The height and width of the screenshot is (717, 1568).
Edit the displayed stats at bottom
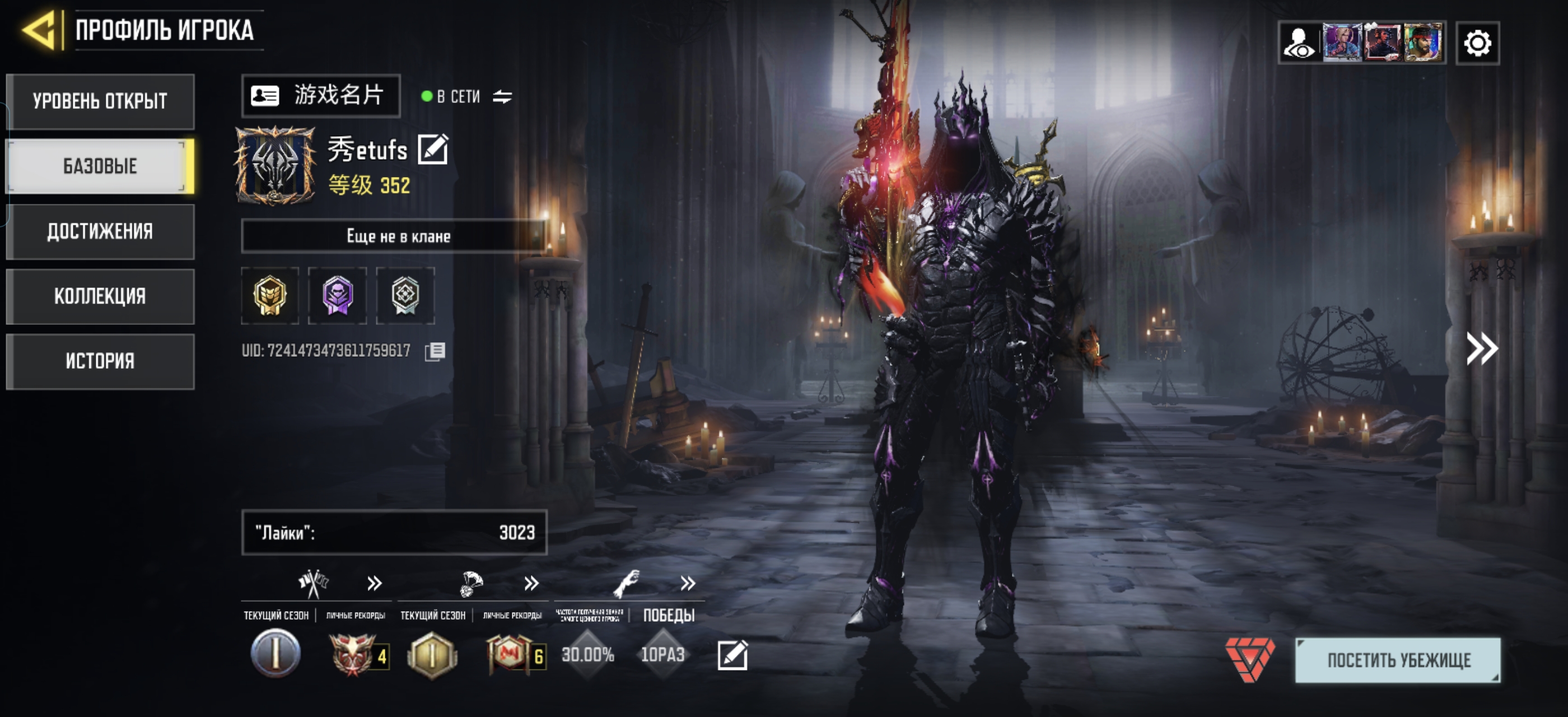click(732, 655)
